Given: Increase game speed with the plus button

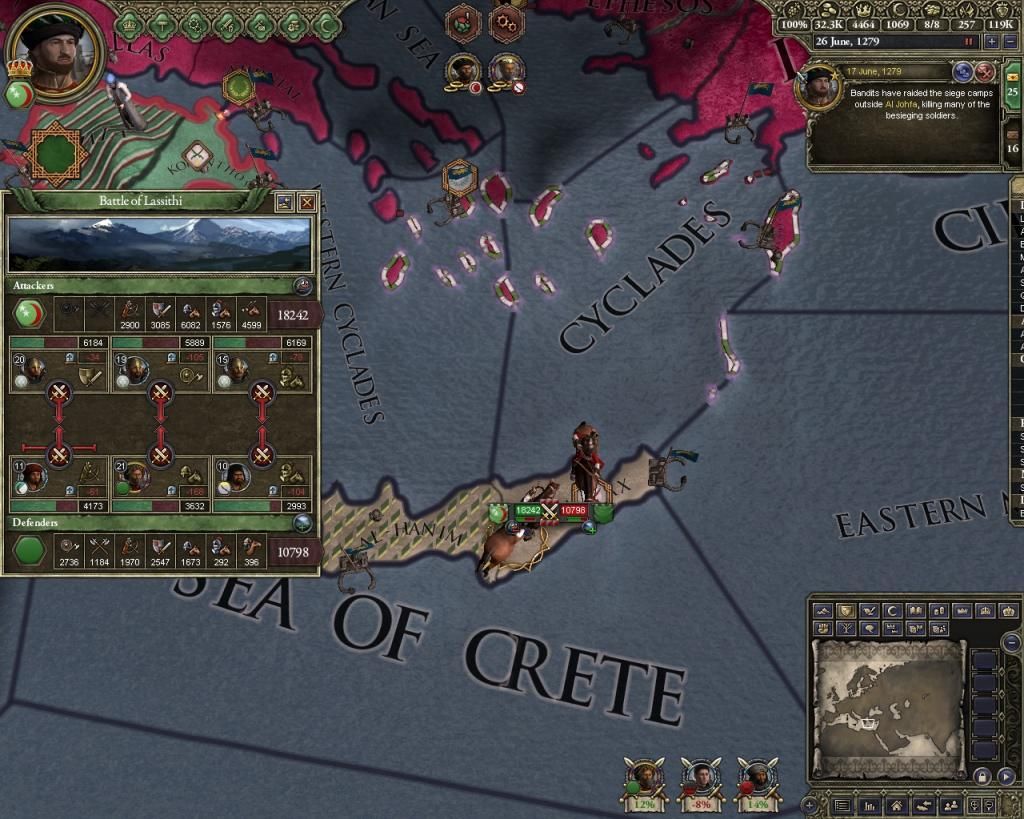Looking at the screenshot, I should pyautogui.click(x=992, y=41).
